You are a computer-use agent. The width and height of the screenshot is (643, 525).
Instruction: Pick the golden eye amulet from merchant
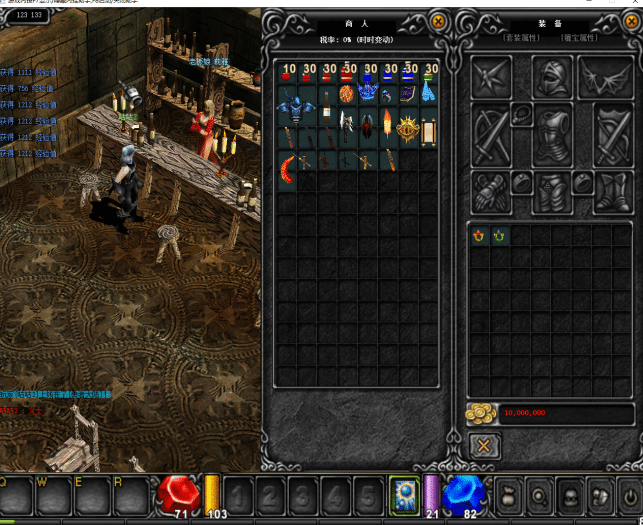tap(408, 127)
